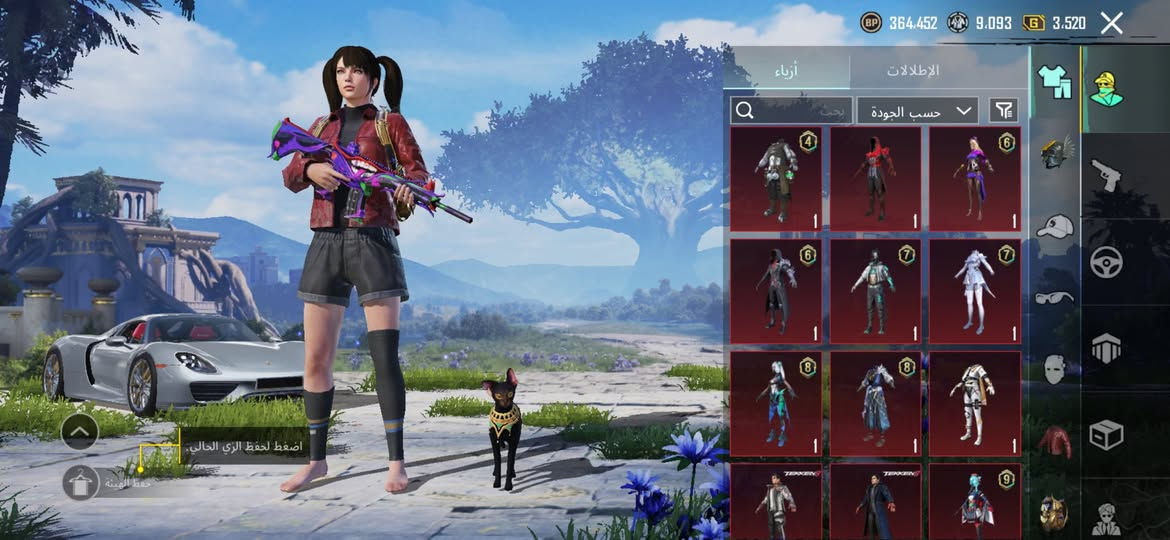The width and height of the screenshot is (1170, 540).
Task: Select the baseball cap headwear category
Action: [x=1054, y=226]
